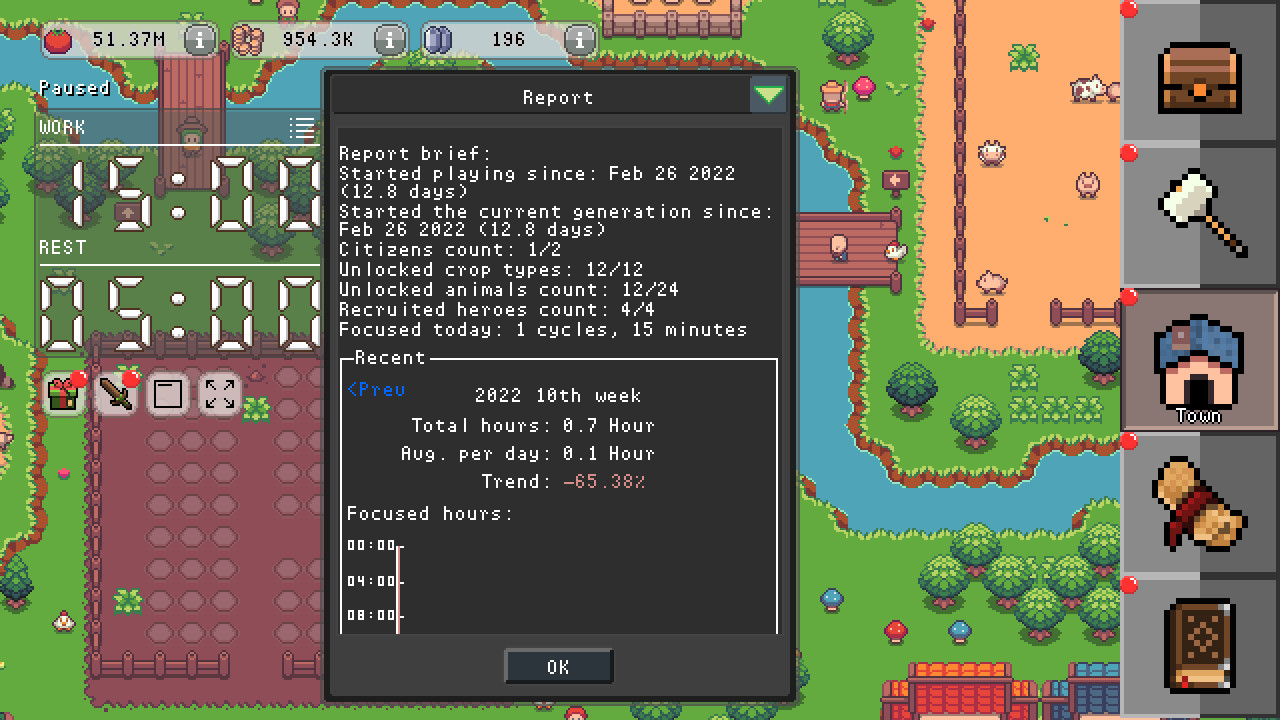Screen dimensions: 1280x720
Task: Open the hammer construction menu
Action: (x=1199, y=213)
